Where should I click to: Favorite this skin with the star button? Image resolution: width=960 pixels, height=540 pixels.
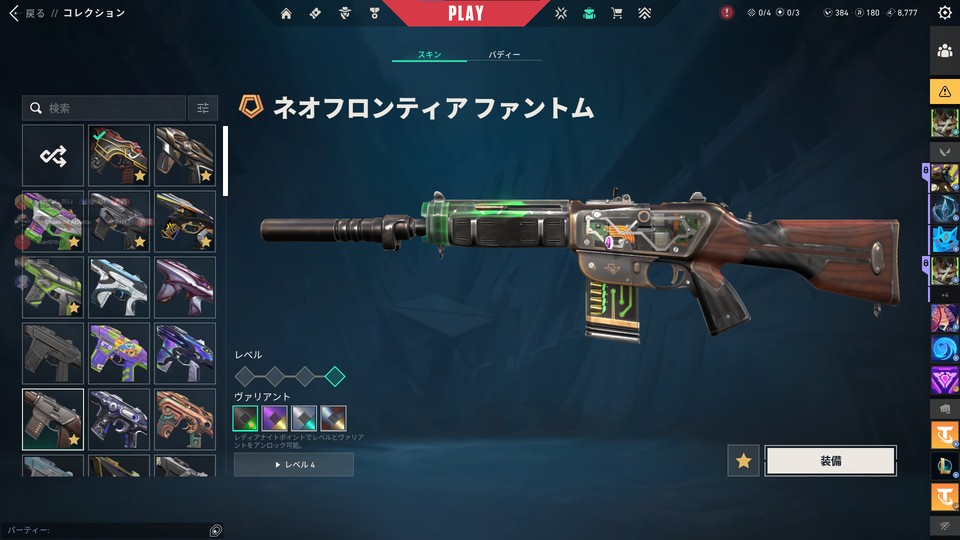(x=743, y=460)
